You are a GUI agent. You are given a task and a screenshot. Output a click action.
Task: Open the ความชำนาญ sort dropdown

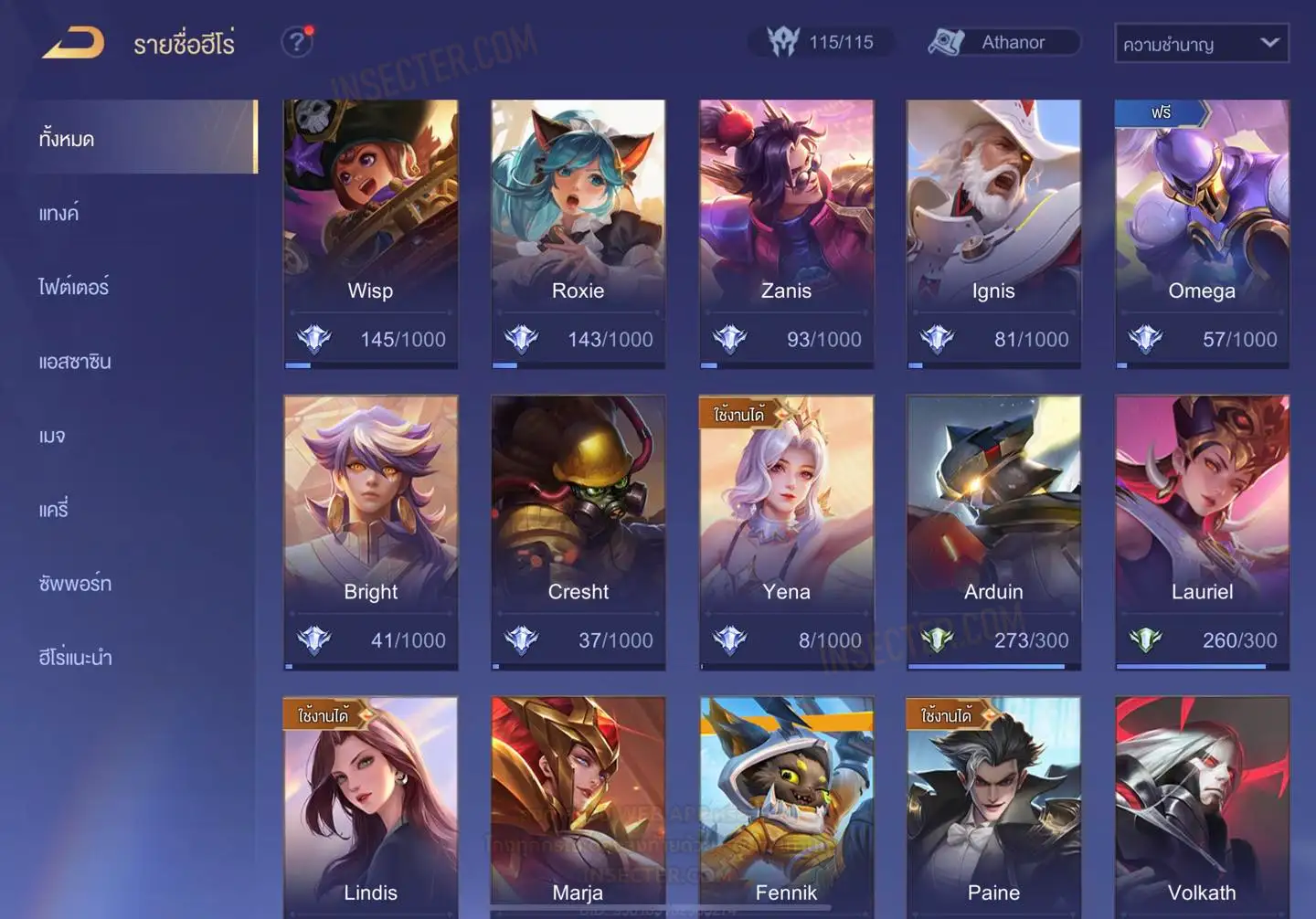pos(1201,44)
